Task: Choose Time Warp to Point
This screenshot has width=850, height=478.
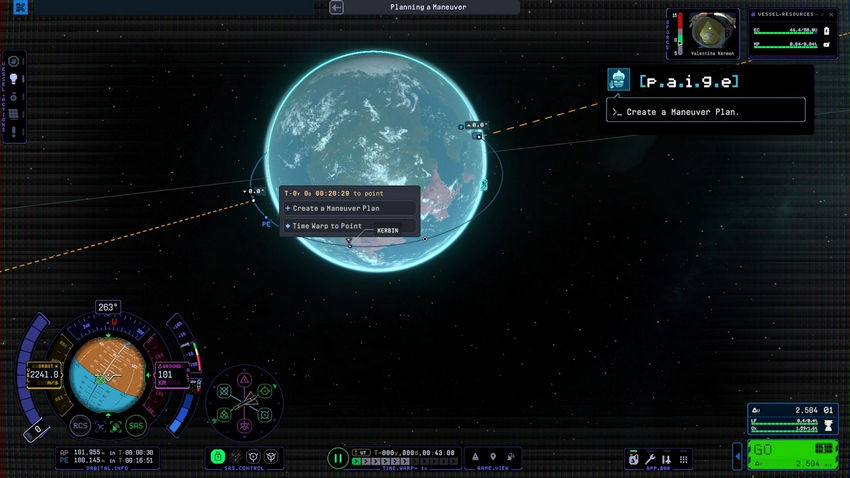Action: point(328,226)
